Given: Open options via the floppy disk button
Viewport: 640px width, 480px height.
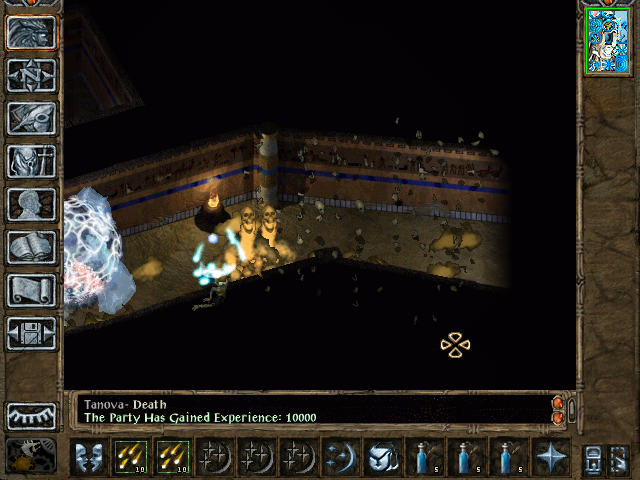Looking at the screenshot, I should pos(31,333).
